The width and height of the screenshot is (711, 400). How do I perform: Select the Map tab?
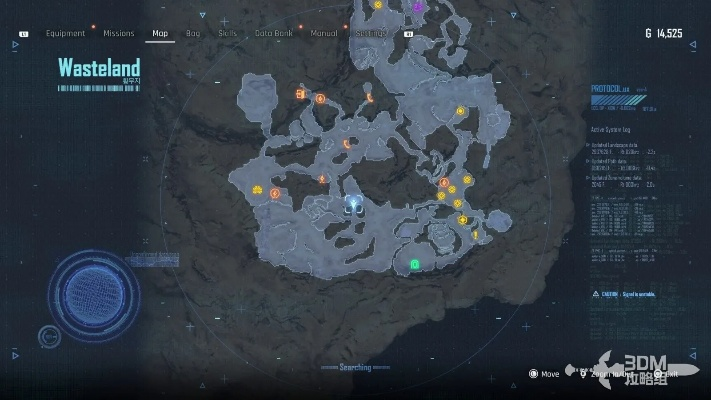160,33
